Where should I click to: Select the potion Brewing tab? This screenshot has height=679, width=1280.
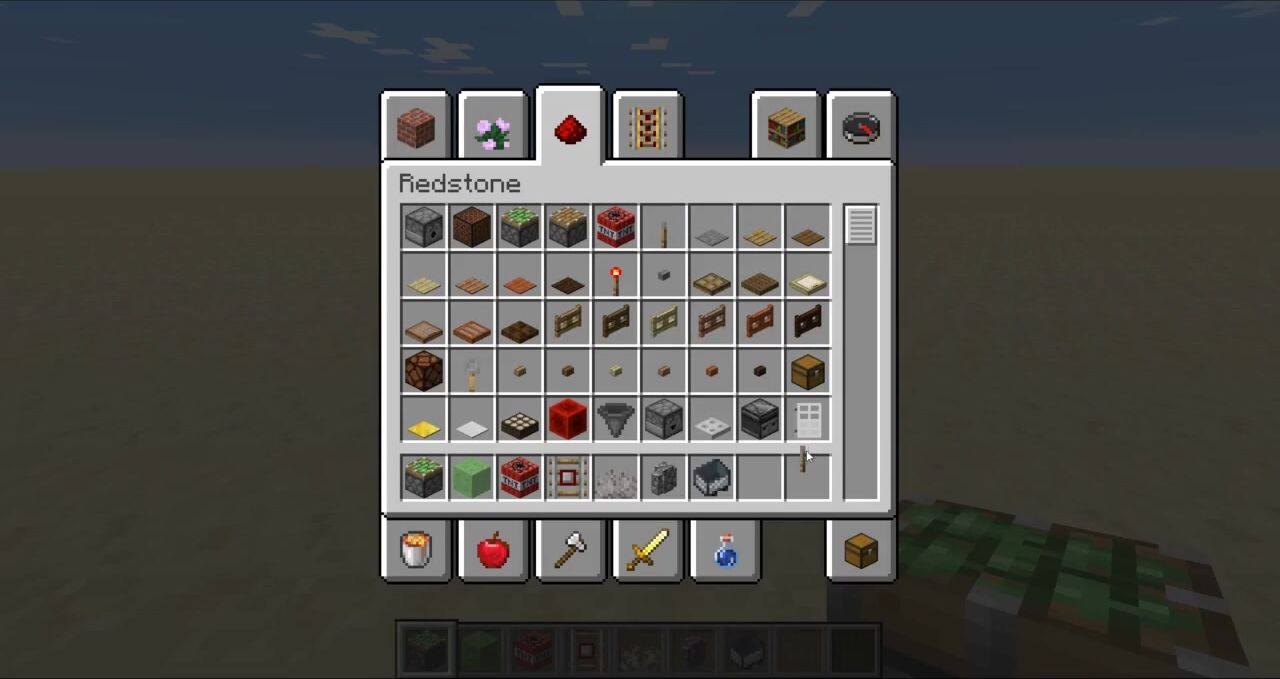[x=725, y=550]
